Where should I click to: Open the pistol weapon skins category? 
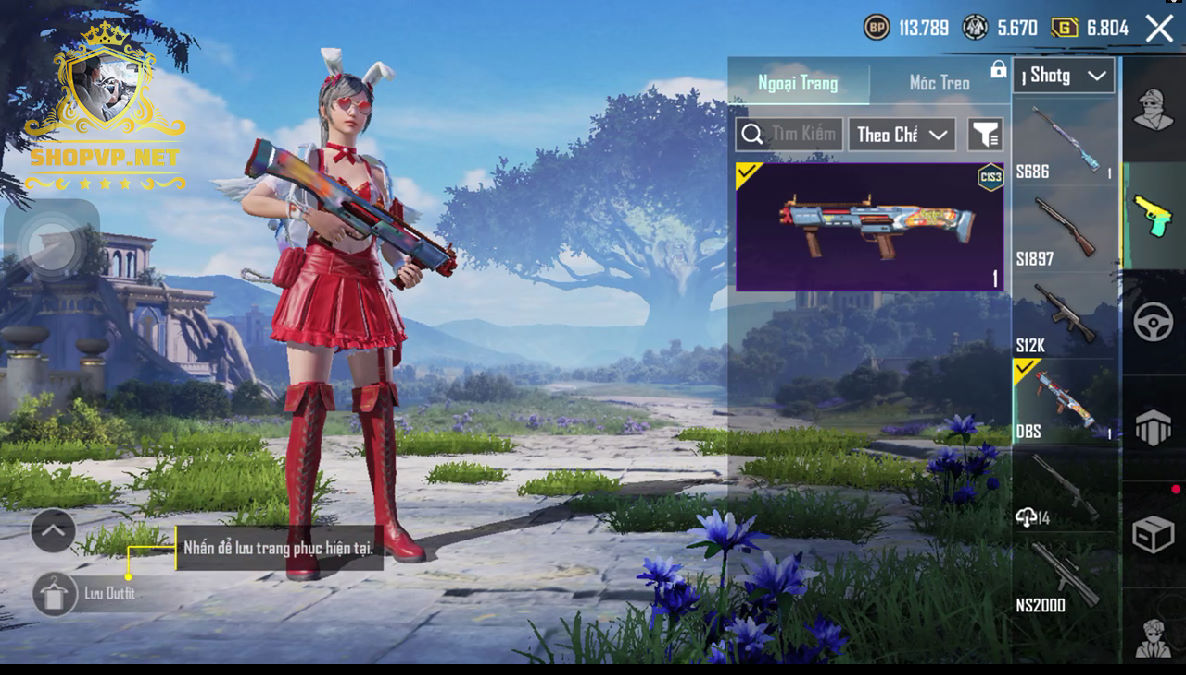[1153, 214]
